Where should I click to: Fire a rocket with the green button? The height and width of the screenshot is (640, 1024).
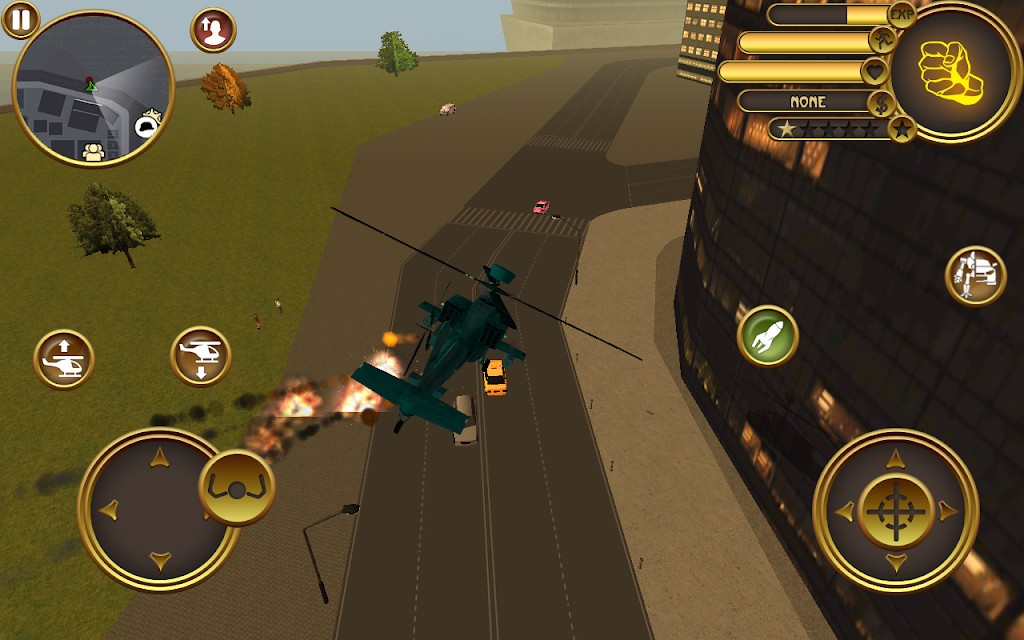pos(768,336)
